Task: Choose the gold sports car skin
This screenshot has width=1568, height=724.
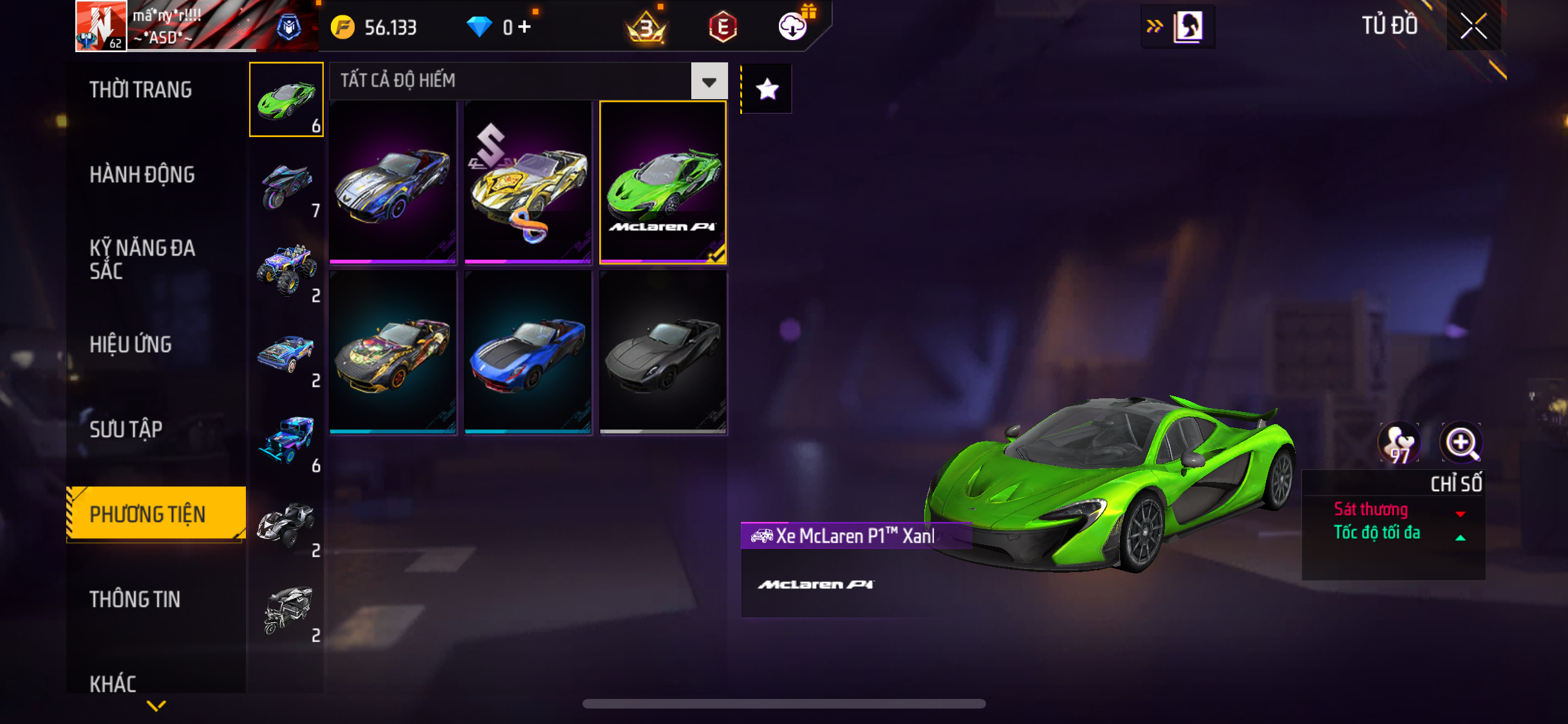Action: pos(528,182)
